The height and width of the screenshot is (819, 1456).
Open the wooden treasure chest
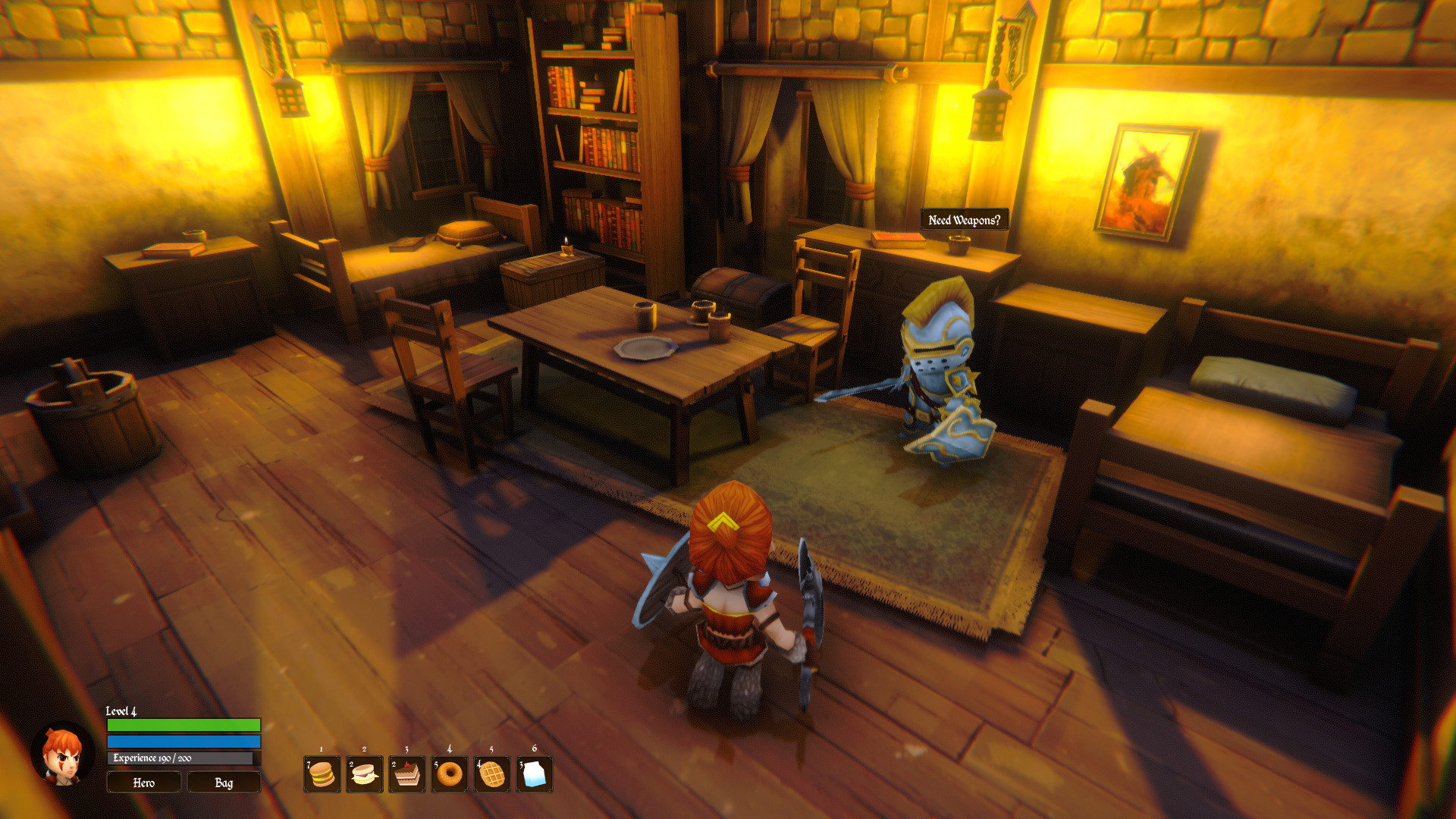(732, 296)
